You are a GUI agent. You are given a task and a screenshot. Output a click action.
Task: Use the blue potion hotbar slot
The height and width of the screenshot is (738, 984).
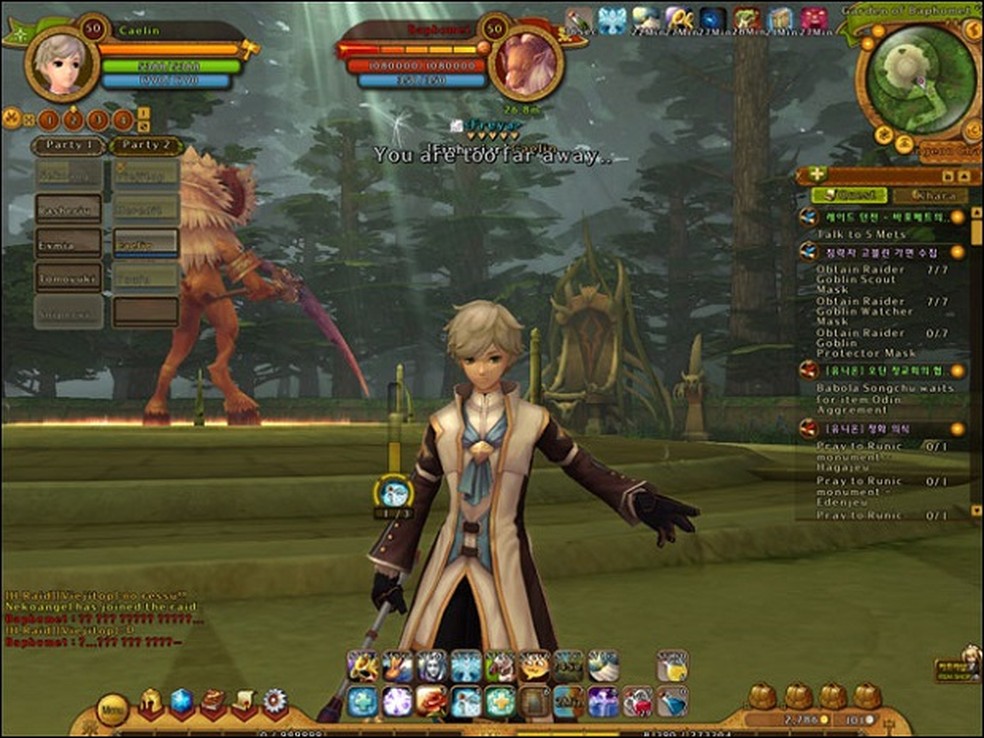[670, 701]
